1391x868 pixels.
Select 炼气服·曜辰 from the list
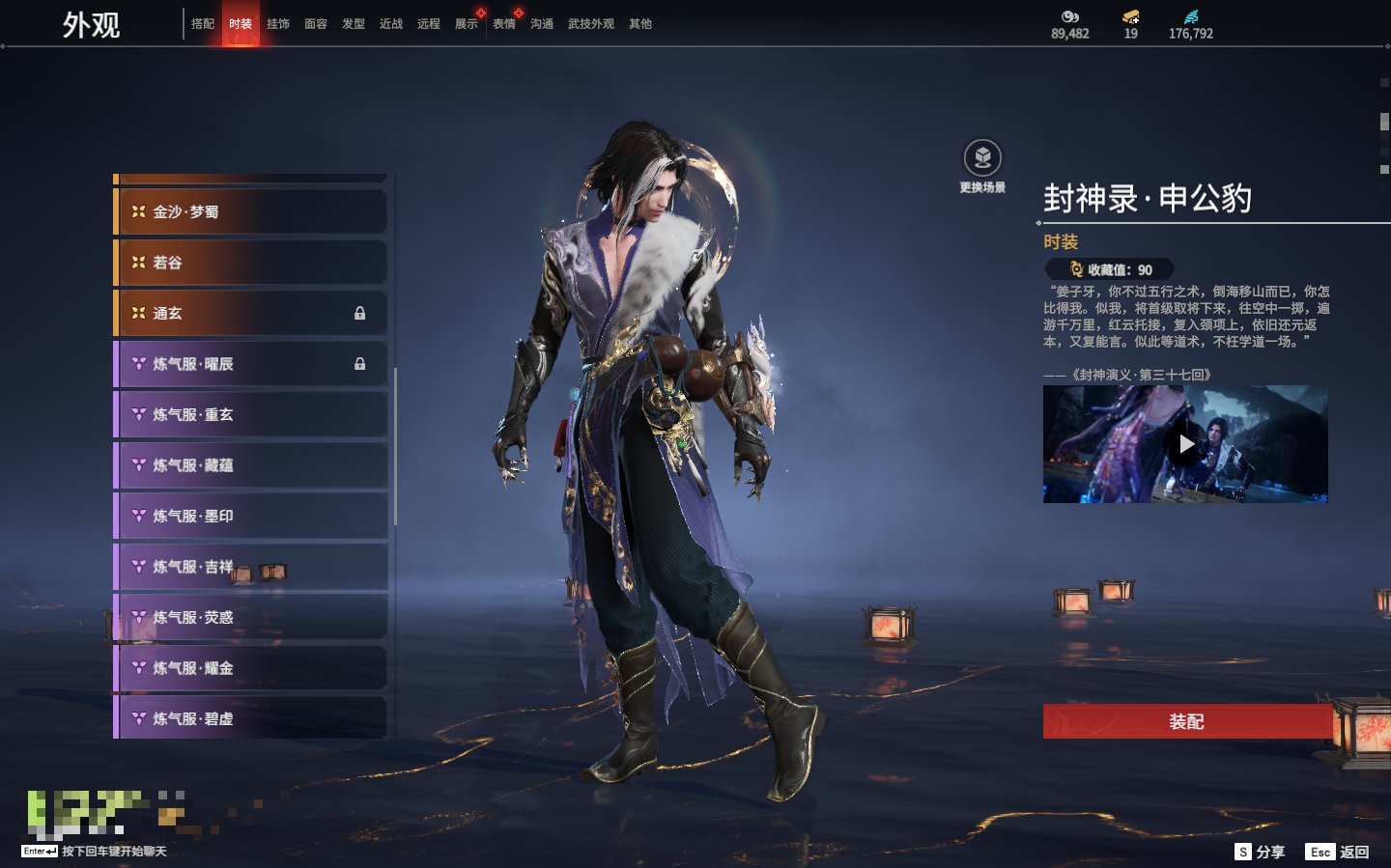pyautogui.click(x=251, y=364)
